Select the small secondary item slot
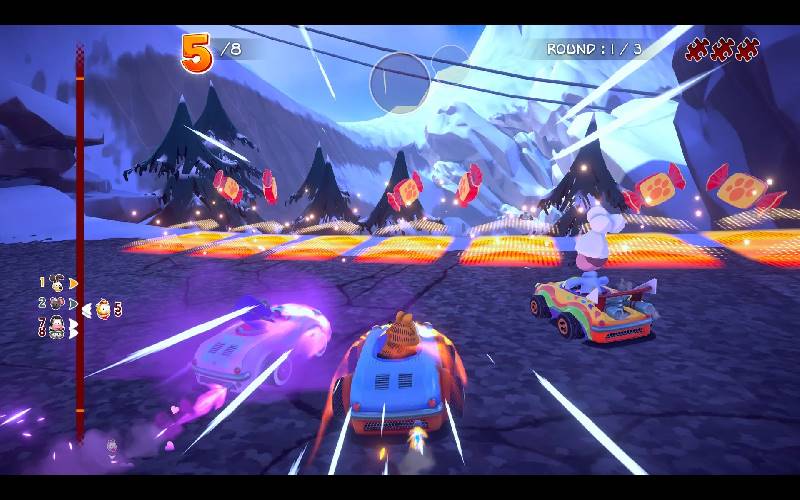The width and height of the screenshot is (800, 500). [x=451, y=63]
